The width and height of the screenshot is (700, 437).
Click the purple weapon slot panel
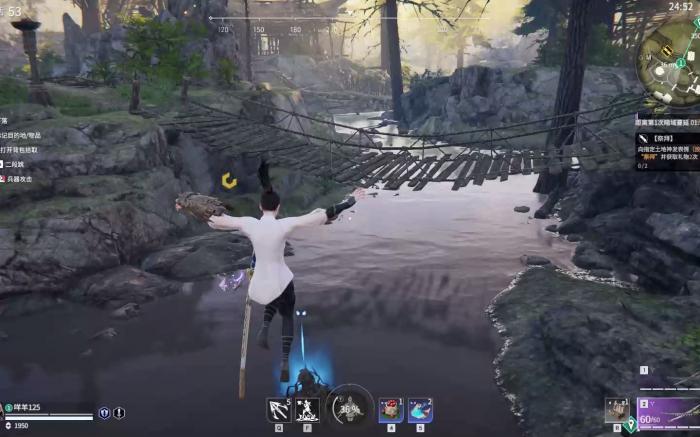pos(667,411)
